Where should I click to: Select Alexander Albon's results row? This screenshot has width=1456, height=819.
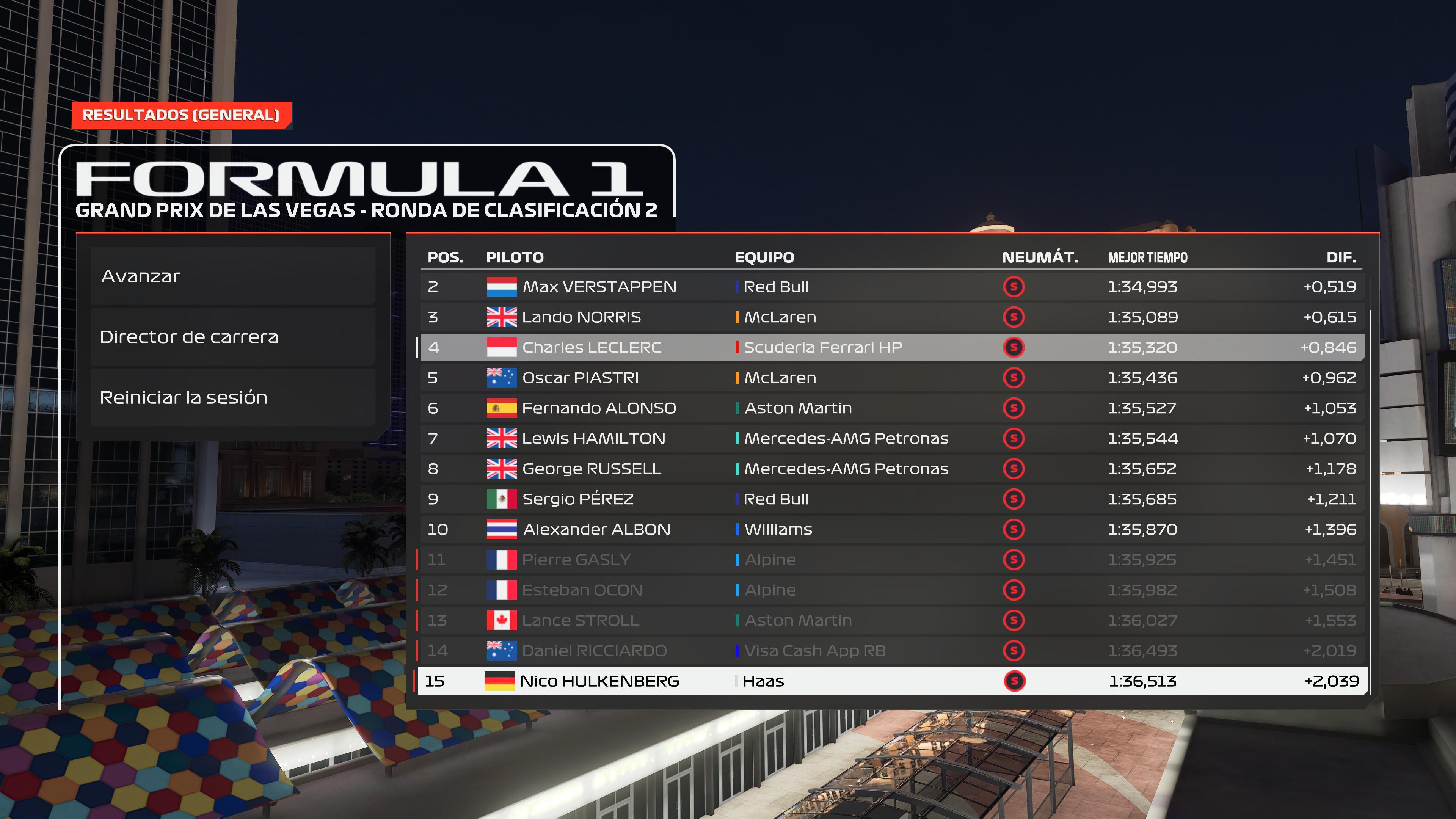point(892,529)
